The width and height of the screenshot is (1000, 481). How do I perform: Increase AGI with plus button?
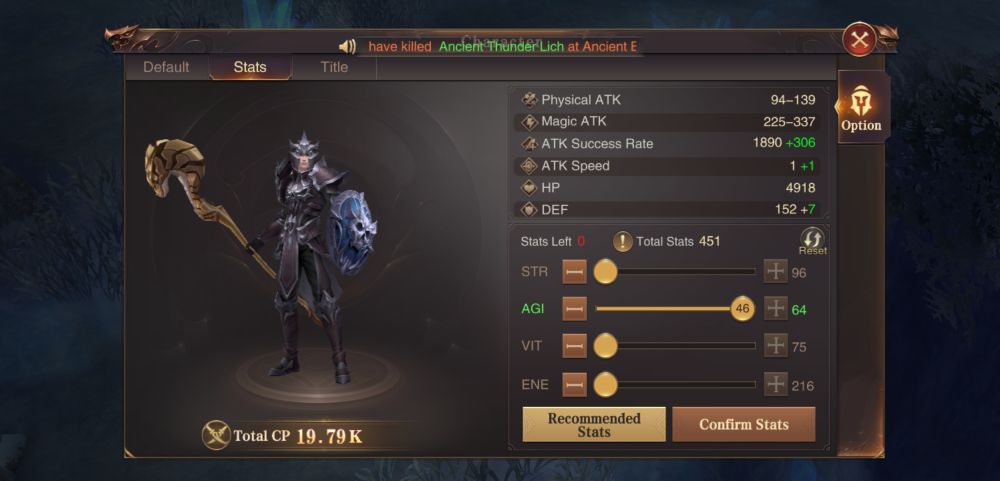[x=776, y=309]
